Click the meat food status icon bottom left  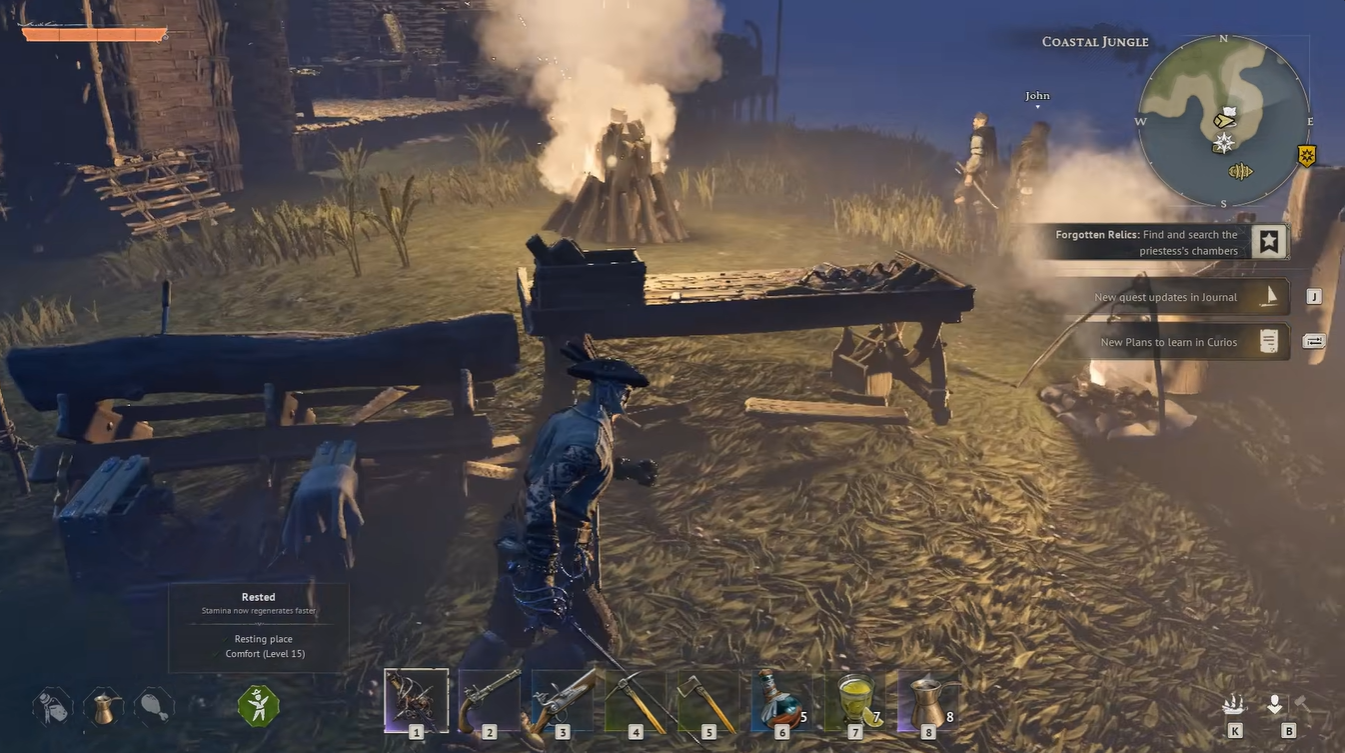click(152, 705)
